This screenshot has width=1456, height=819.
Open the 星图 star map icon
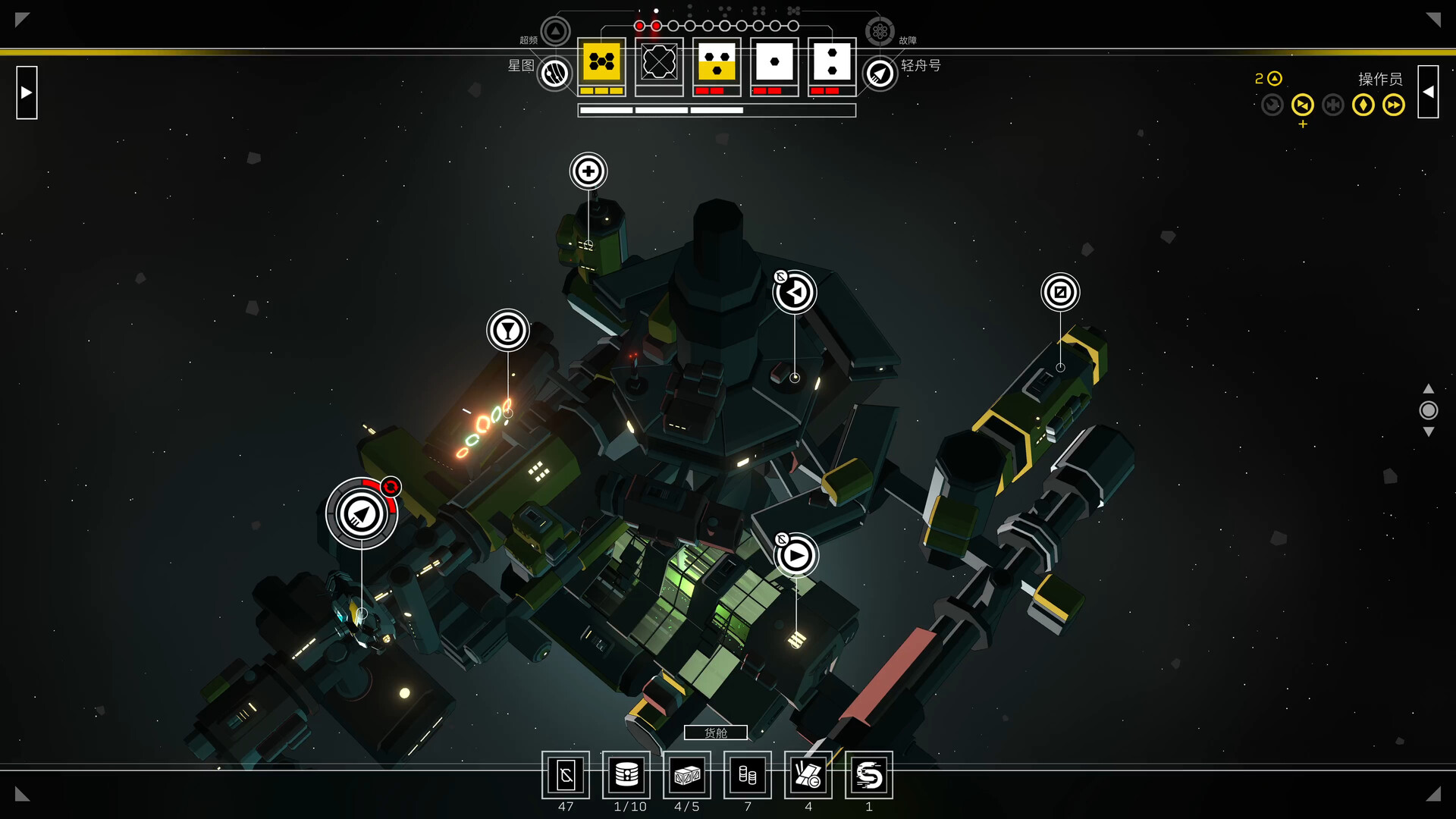[554, 74]
